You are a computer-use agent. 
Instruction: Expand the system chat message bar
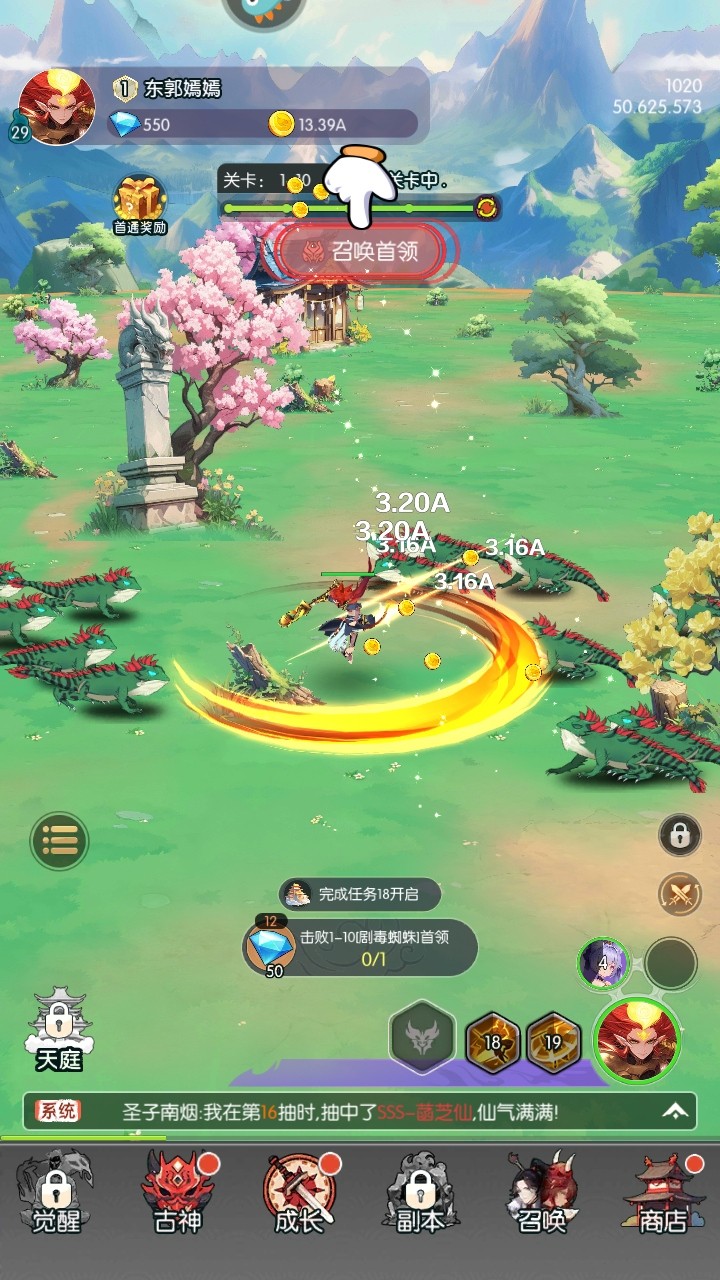click(676, 1110)
